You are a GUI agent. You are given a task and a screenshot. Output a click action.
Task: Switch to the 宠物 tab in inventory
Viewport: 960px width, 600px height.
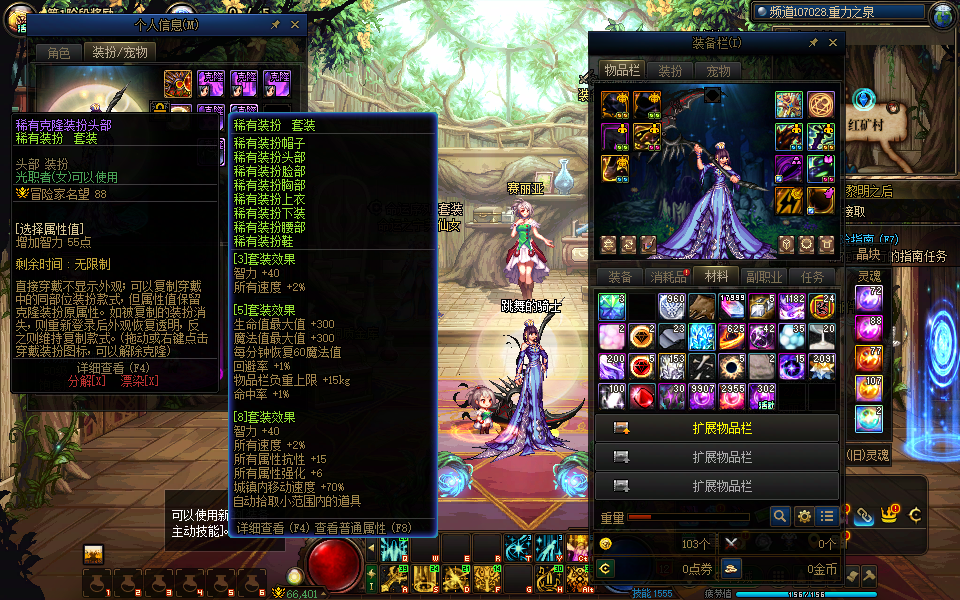[x=718, y=71]
